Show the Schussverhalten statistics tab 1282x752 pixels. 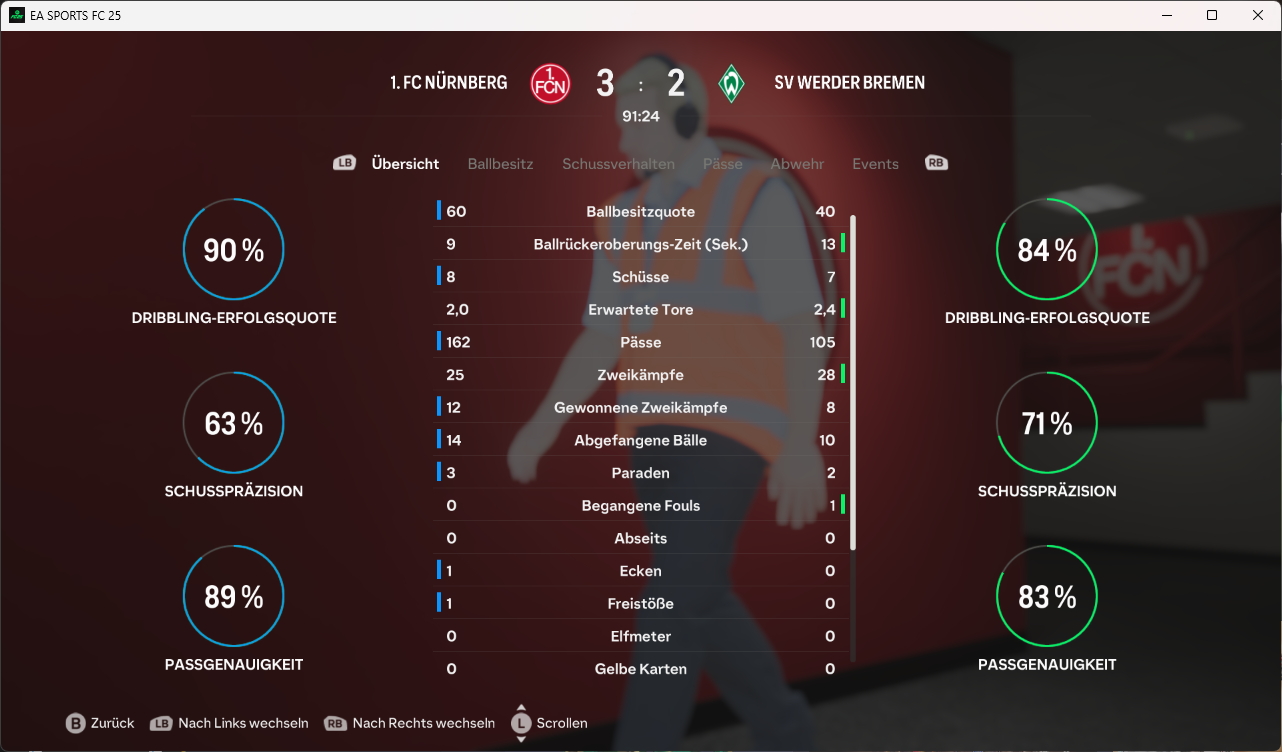(x=618, y=164)
